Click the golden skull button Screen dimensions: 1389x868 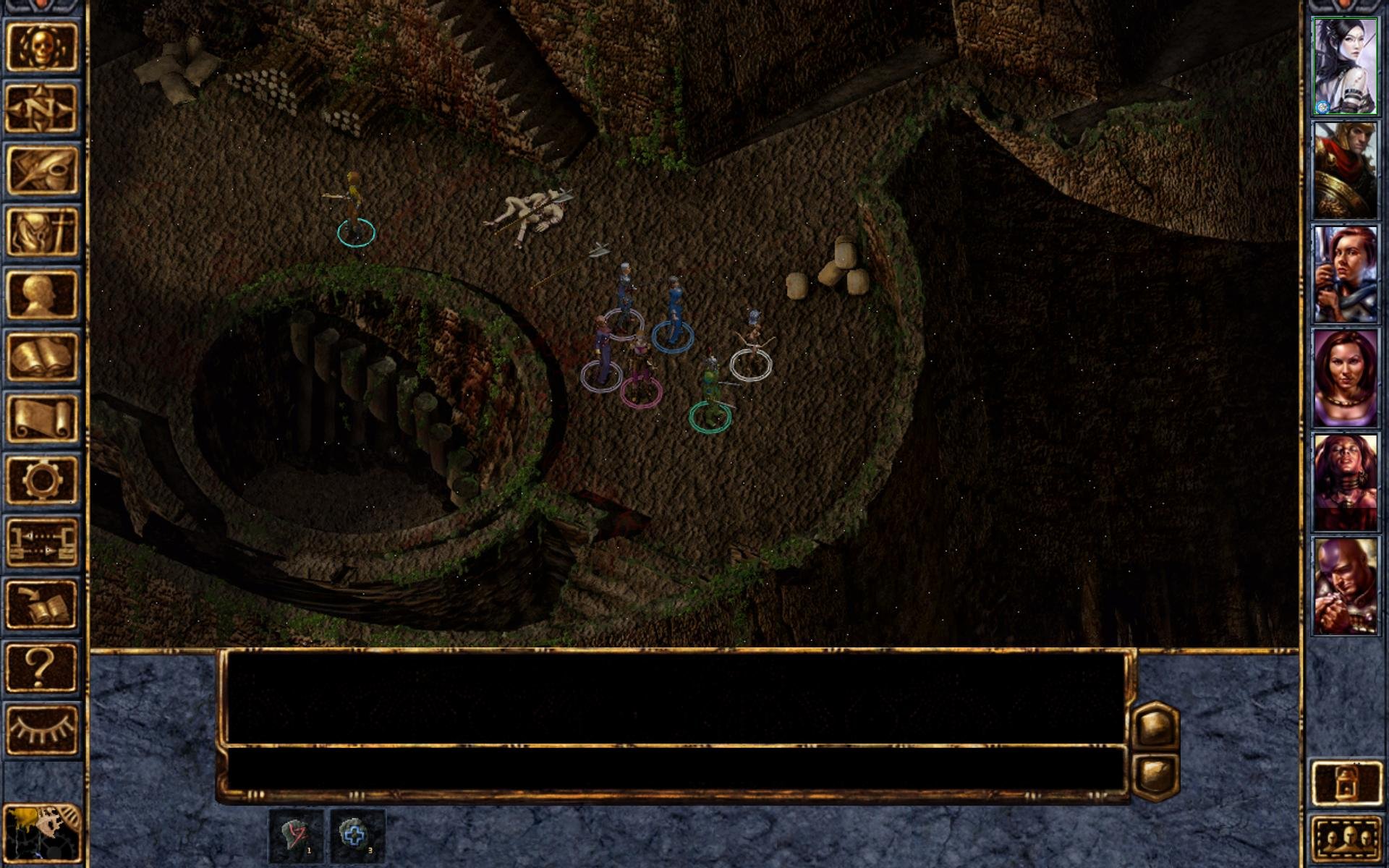[41, 46]
